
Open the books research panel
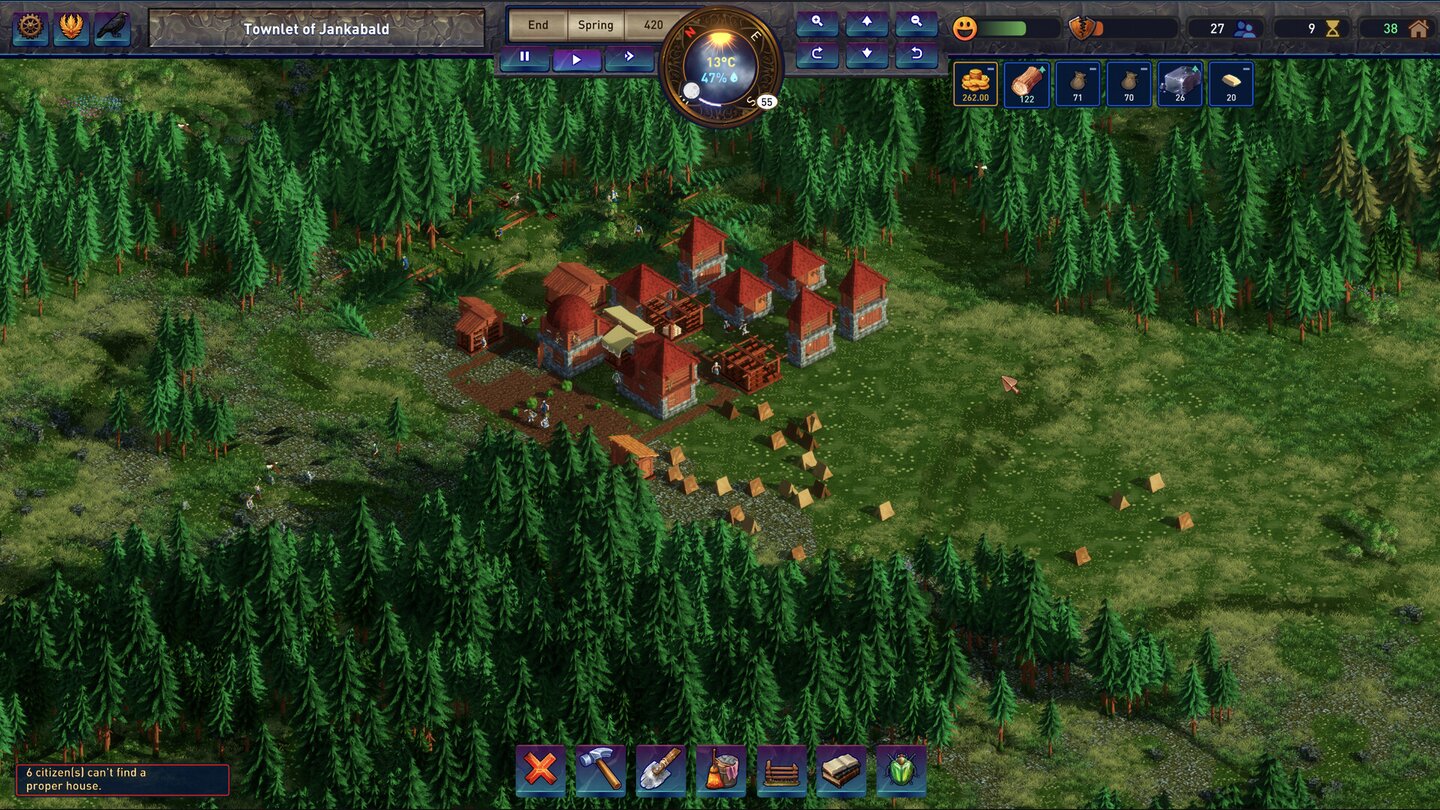(841, 770)
